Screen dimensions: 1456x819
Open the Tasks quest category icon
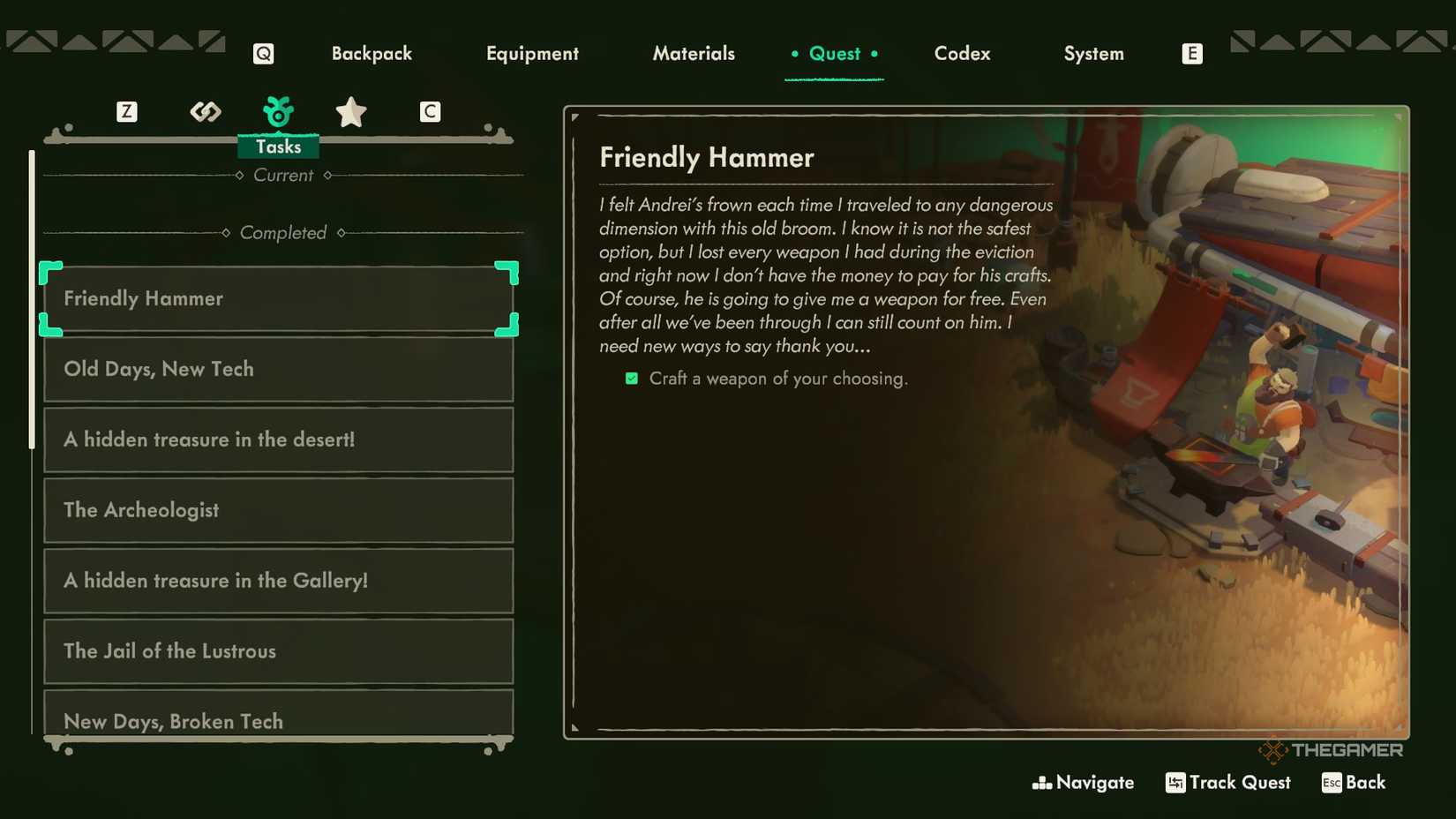279,112
